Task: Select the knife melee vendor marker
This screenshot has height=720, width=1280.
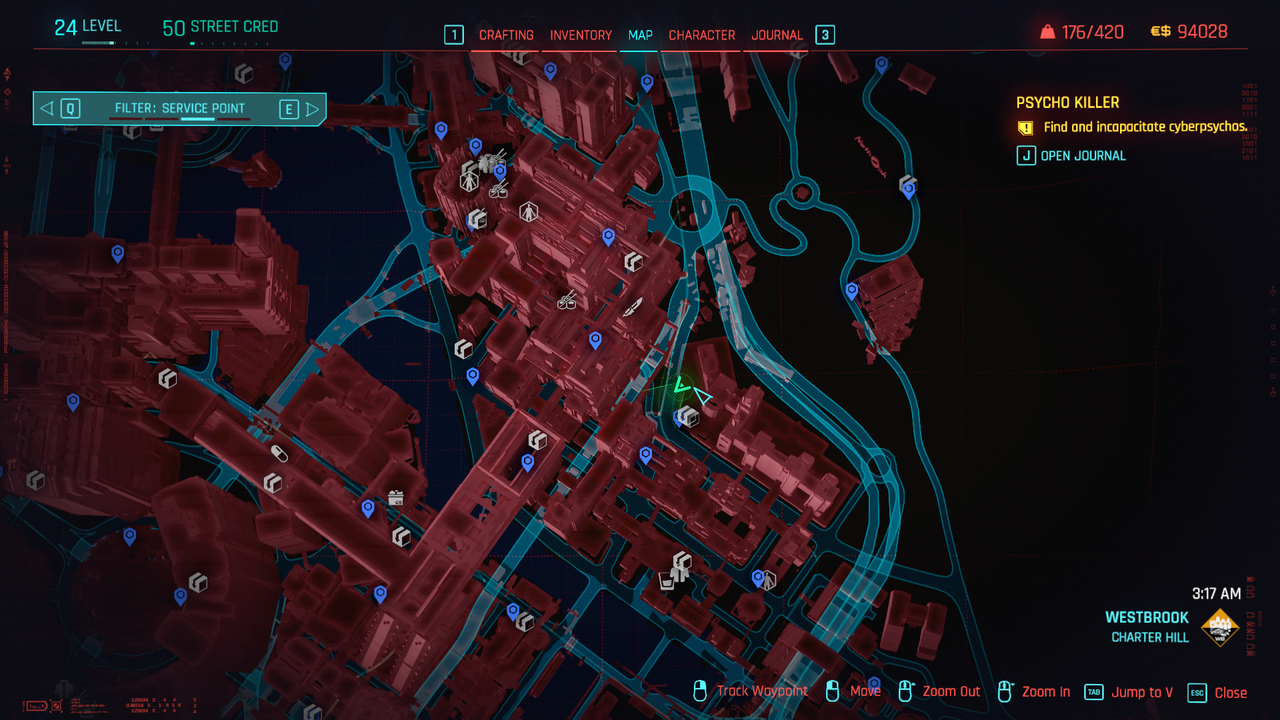Action: pos(633,308)
